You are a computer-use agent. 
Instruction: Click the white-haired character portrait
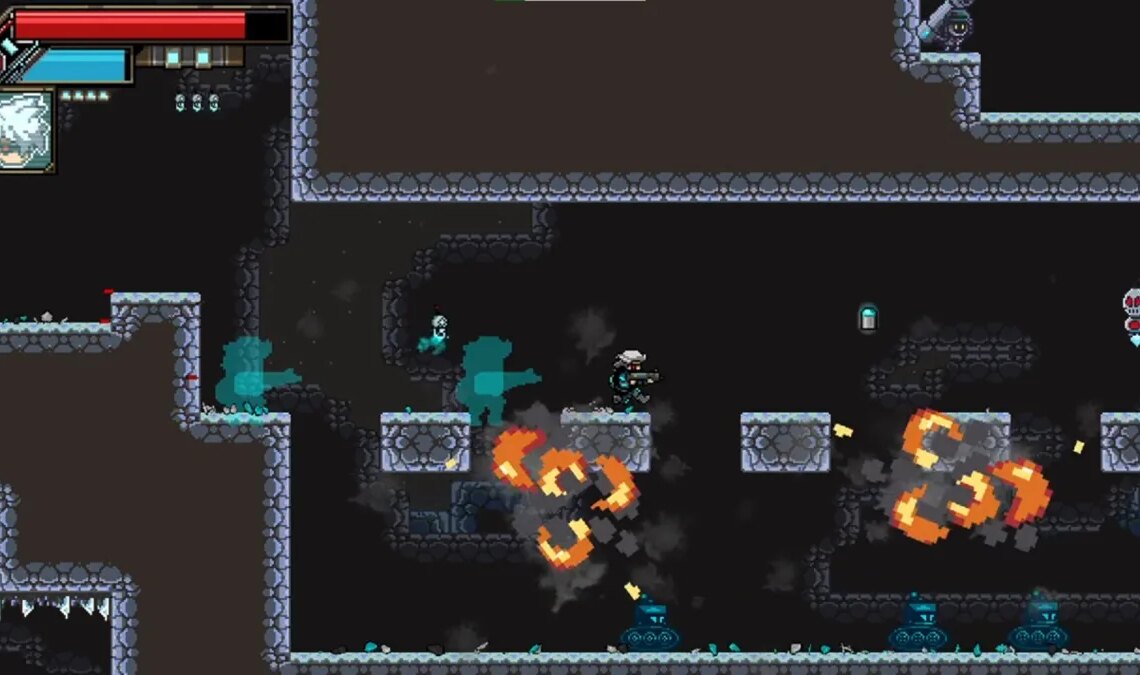pyautogui.click(x=26, y=130)
